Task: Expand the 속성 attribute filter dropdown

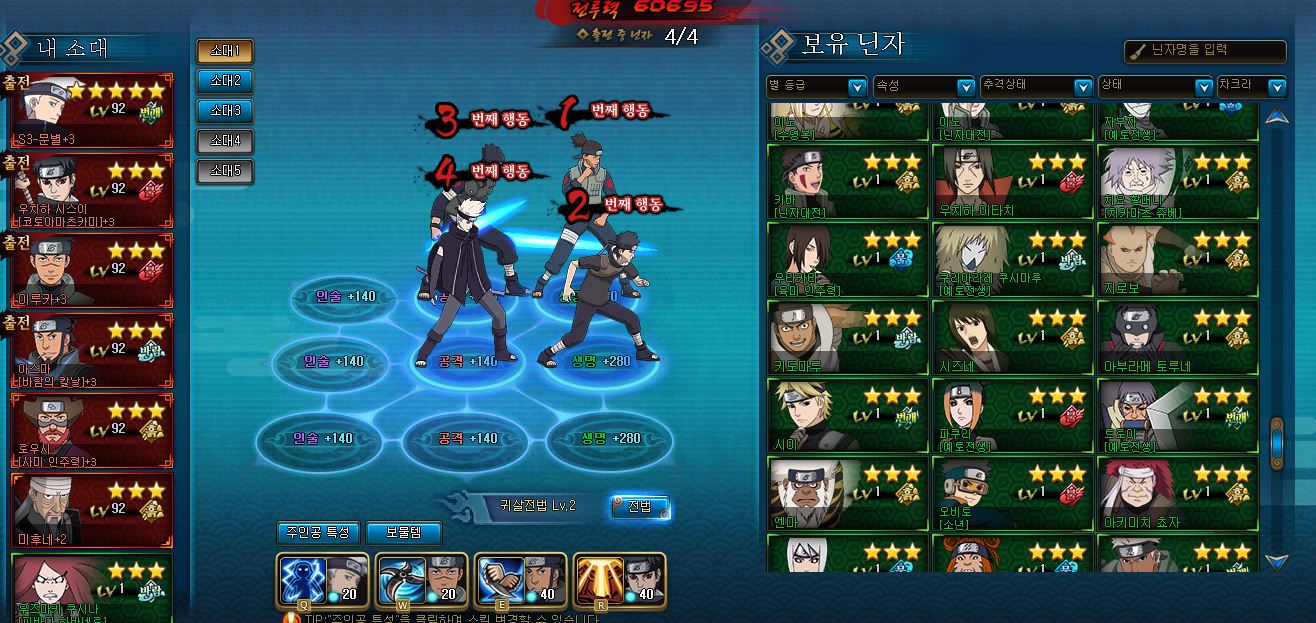Action: click(x=924, y=87)
